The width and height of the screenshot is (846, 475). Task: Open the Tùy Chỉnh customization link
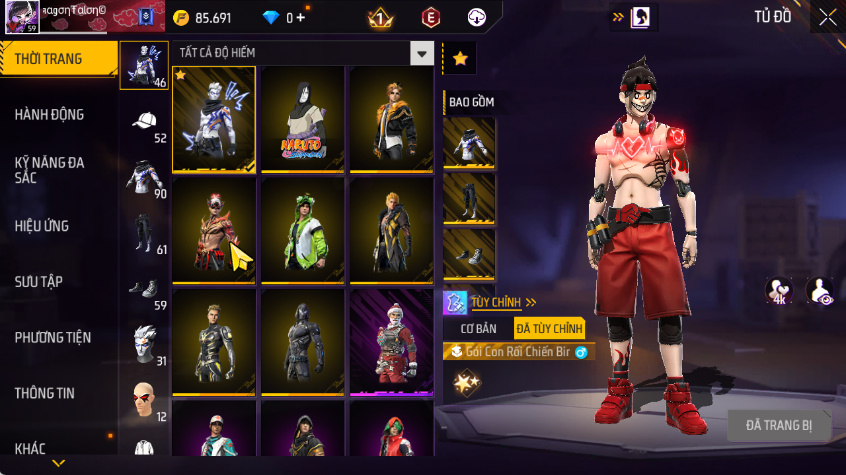click(x=504, y=302)
